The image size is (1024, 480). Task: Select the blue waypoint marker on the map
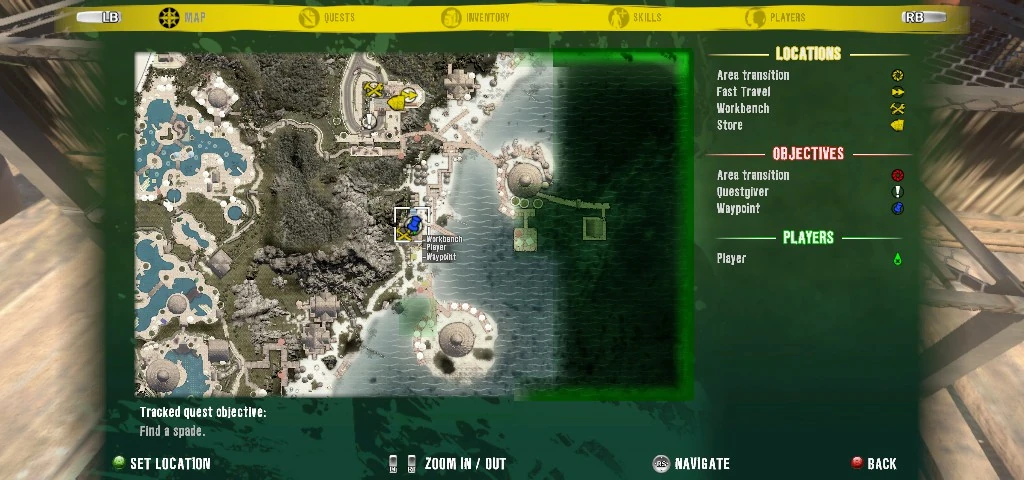(415, 221)
